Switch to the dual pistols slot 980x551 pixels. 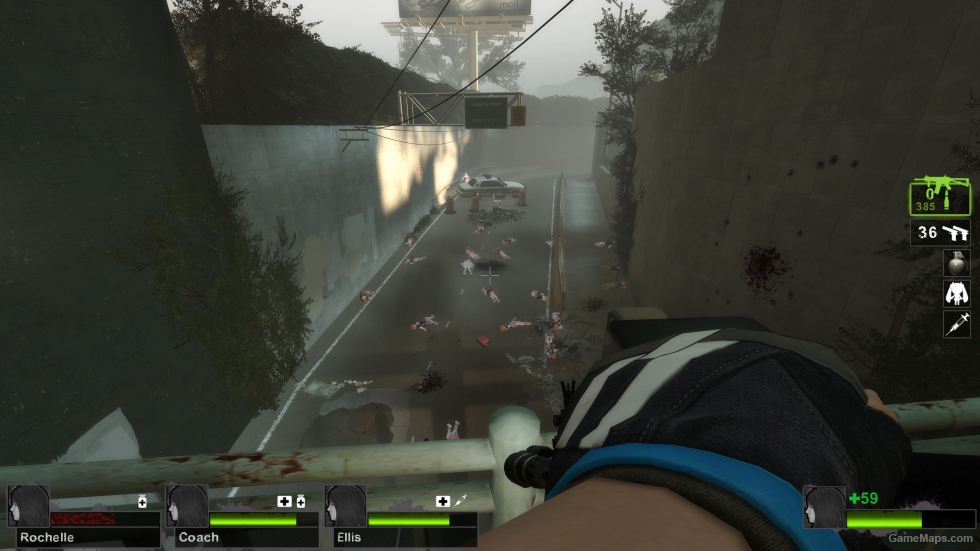pyautogui.click(x=940, y=233)
